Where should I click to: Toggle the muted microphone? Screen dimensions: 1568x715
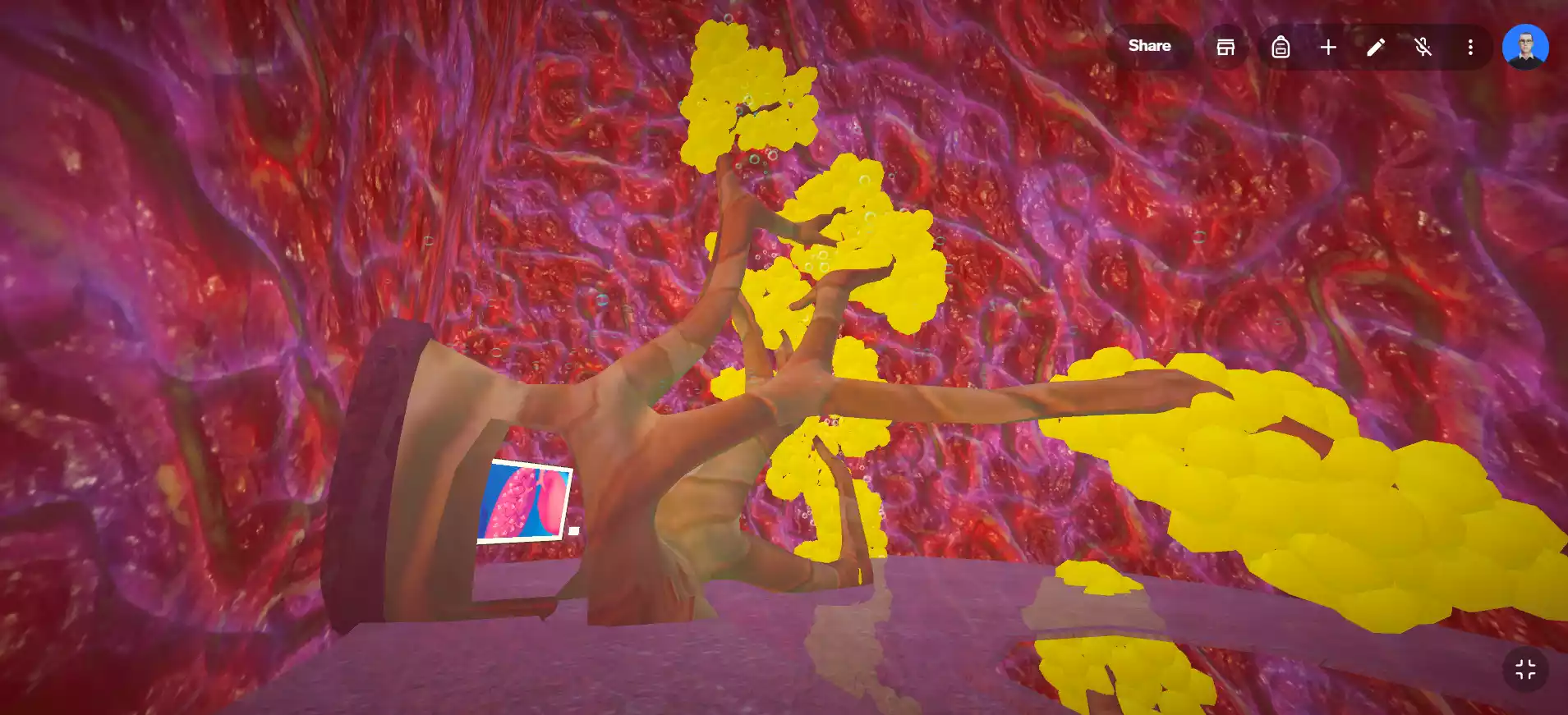[1423, 47]
